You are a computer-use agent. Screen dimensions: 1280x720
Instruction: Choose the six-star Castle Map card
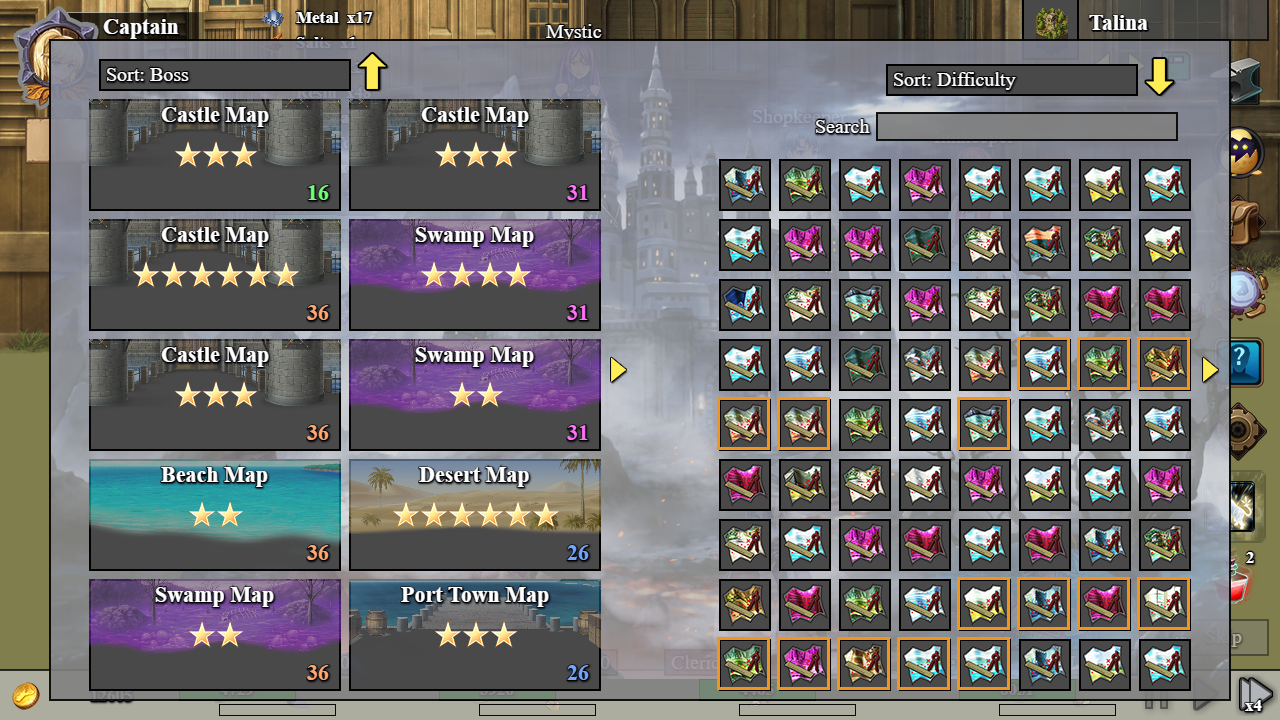[x=215, y=274]
